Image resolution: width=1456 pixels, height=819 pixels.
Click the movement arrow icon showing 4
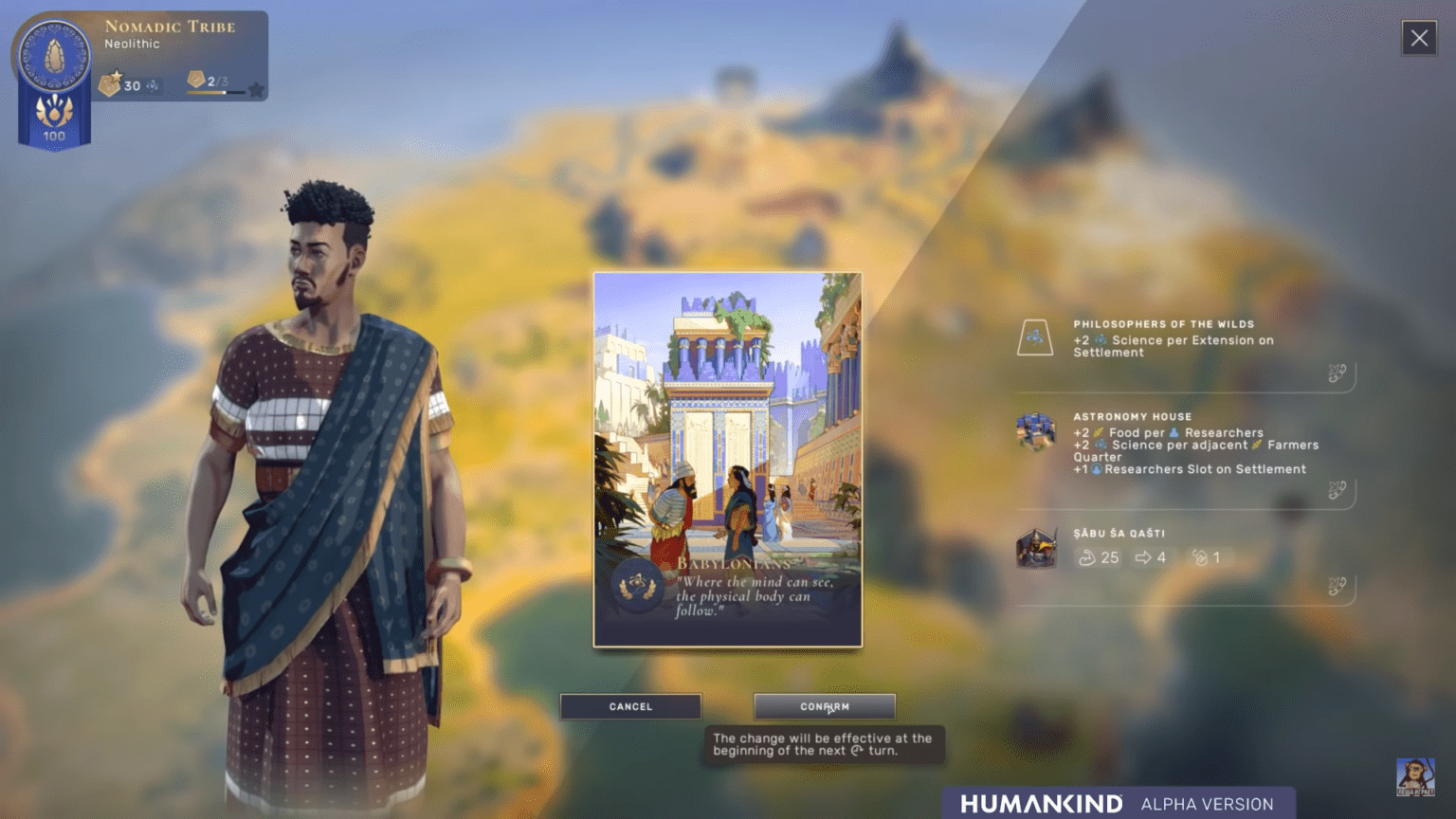(1143, 557)
